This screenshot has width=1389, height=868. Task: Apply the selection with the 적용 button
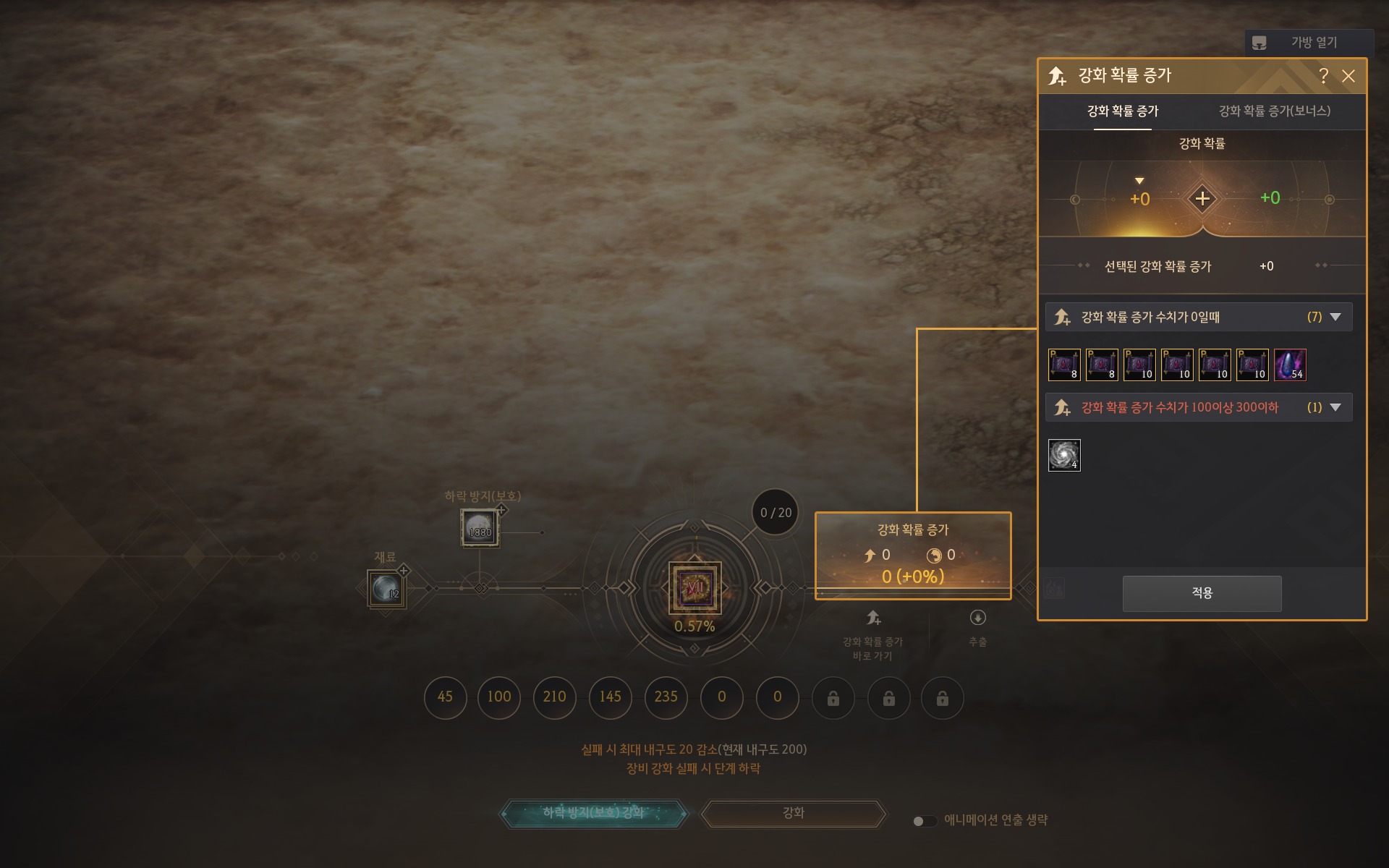(1202, 593)
